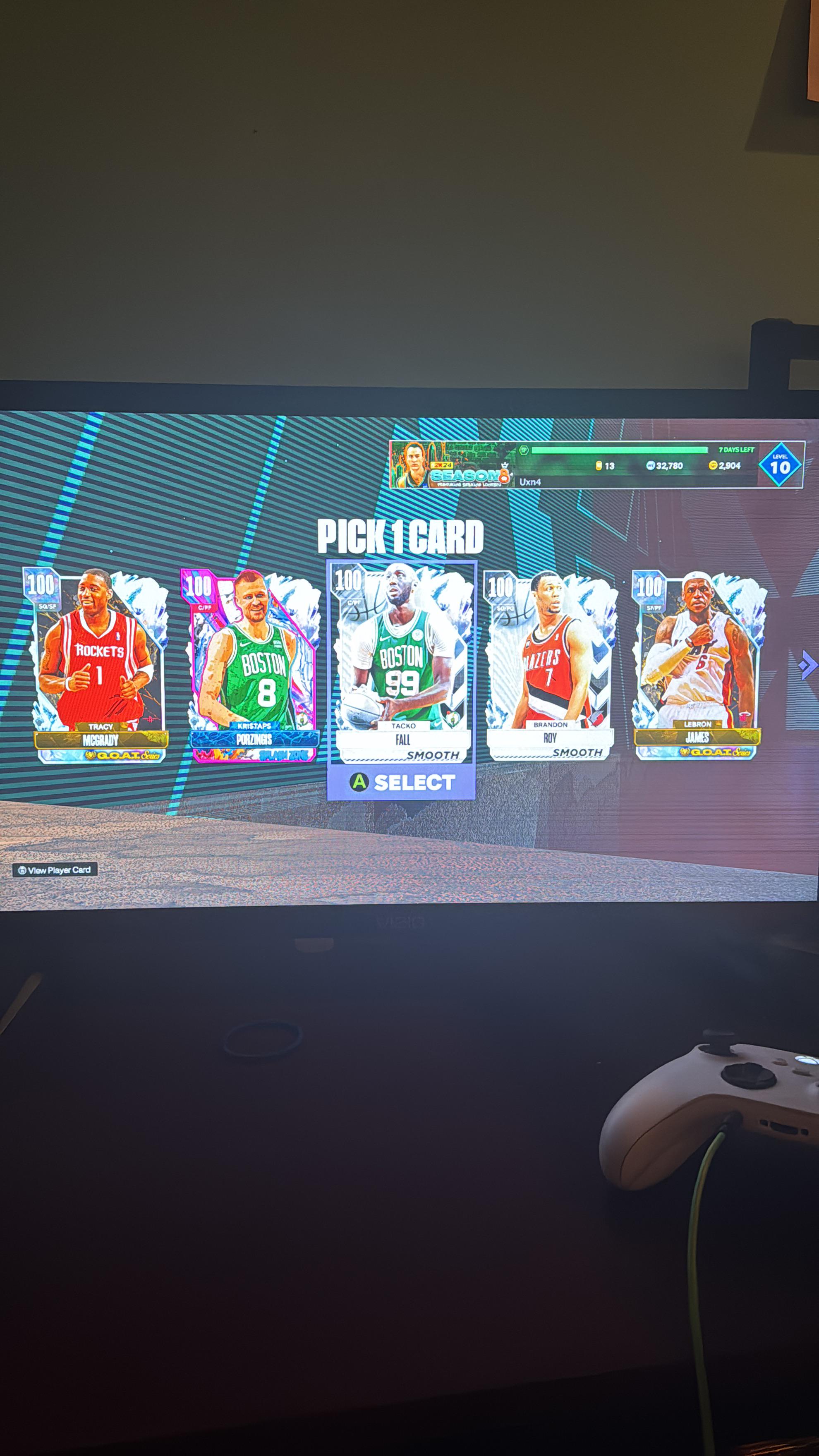Click the token balance icon
The width and height of the screenshot is (819, 1456).
coord(599,466)
